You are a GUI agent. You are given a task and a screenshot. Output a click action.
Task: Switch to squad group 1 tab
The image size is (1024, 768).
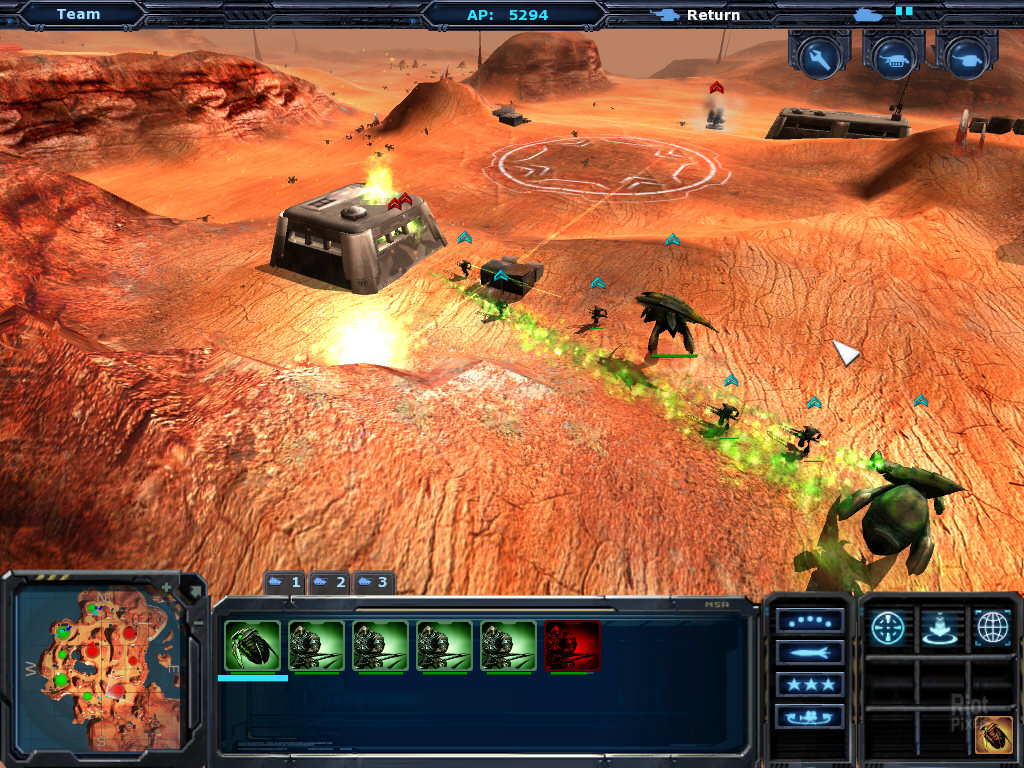[285, 582]
